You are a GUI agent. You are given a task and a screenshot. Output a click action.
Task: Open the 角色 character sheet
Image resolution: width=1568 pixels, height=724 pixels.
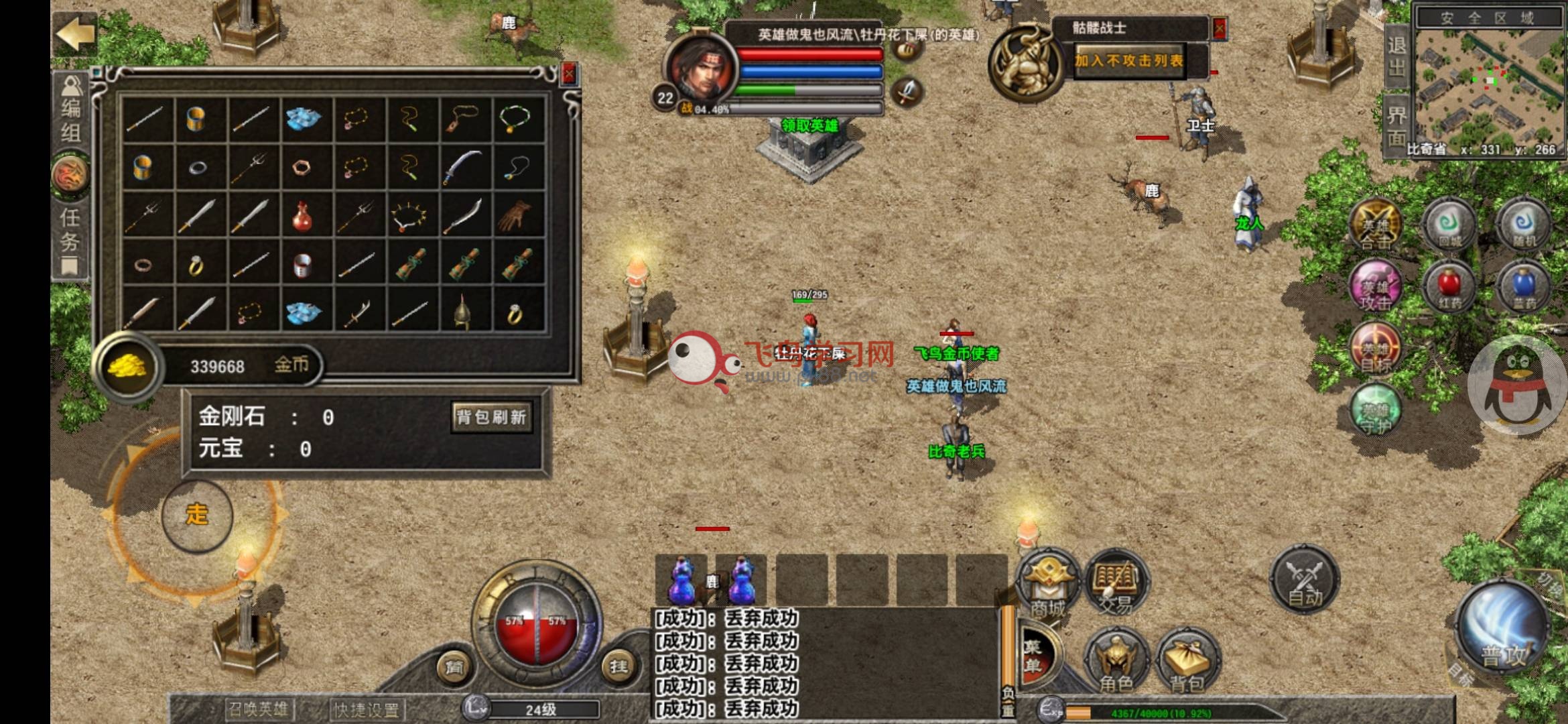click(1116, 660)
